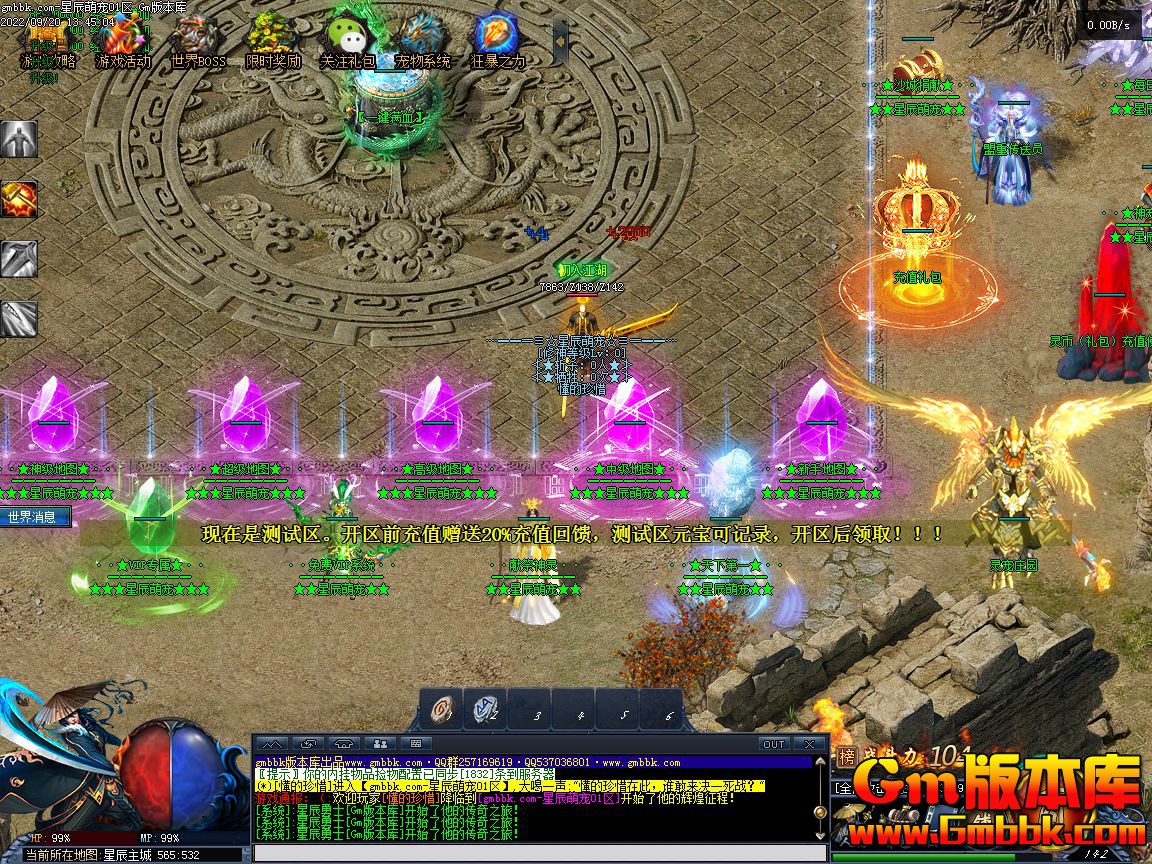Click the two-people group tab on chat panel
This screenshot has width=1152, height=864.
coord(379,744)
